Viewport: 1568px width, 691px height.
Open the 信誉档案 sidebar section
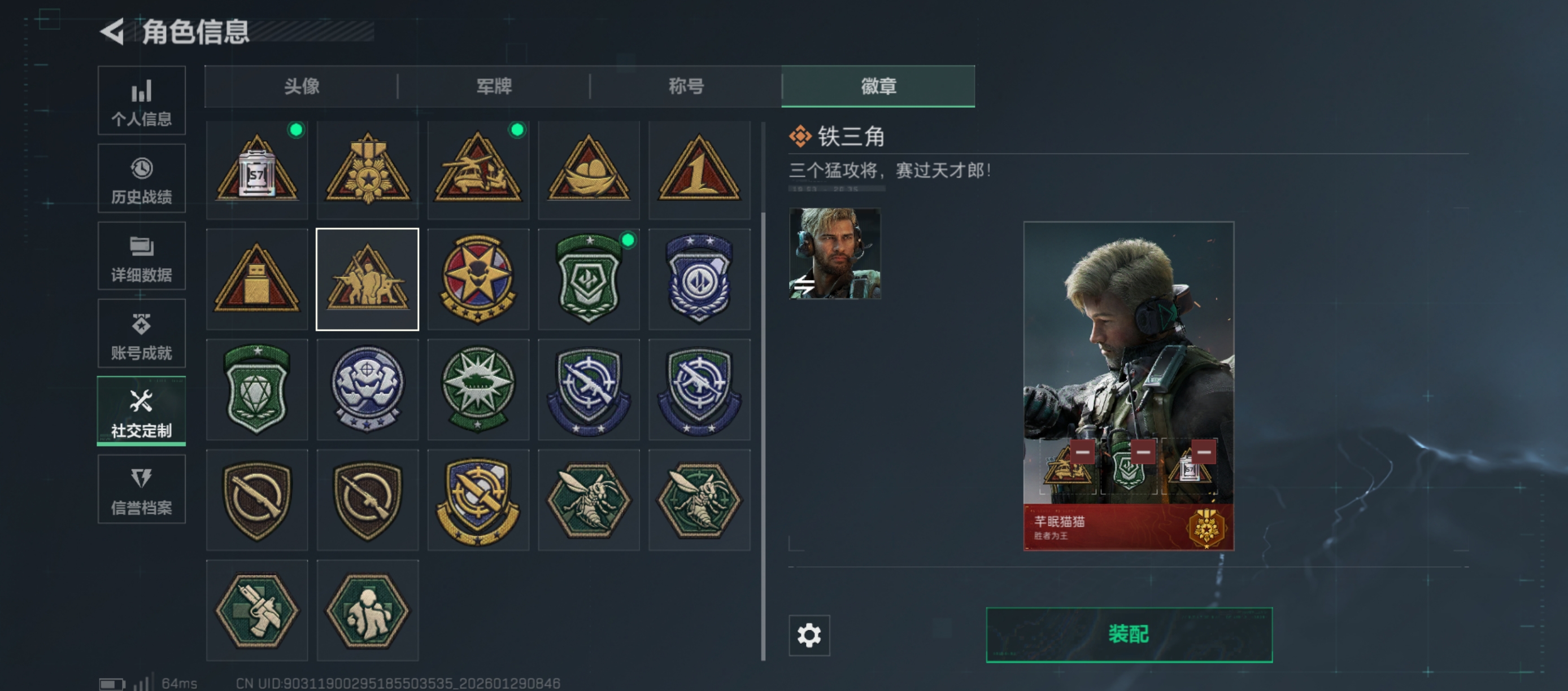tap(141, 489)
